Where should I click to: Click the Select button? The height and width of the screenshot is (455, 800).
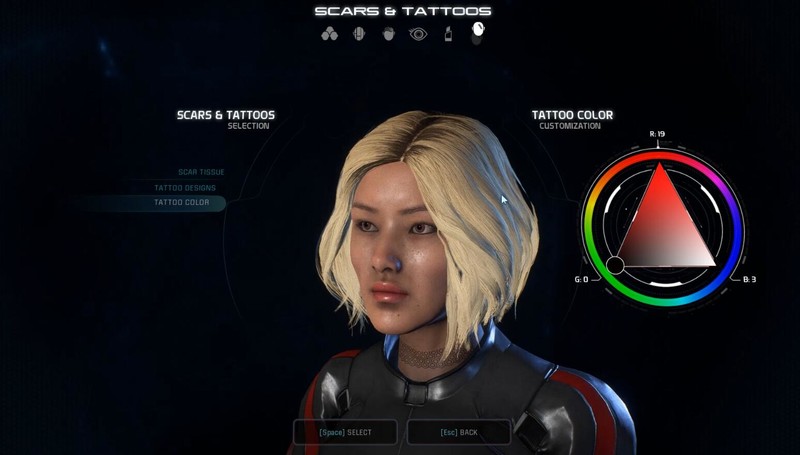point(345,432)
